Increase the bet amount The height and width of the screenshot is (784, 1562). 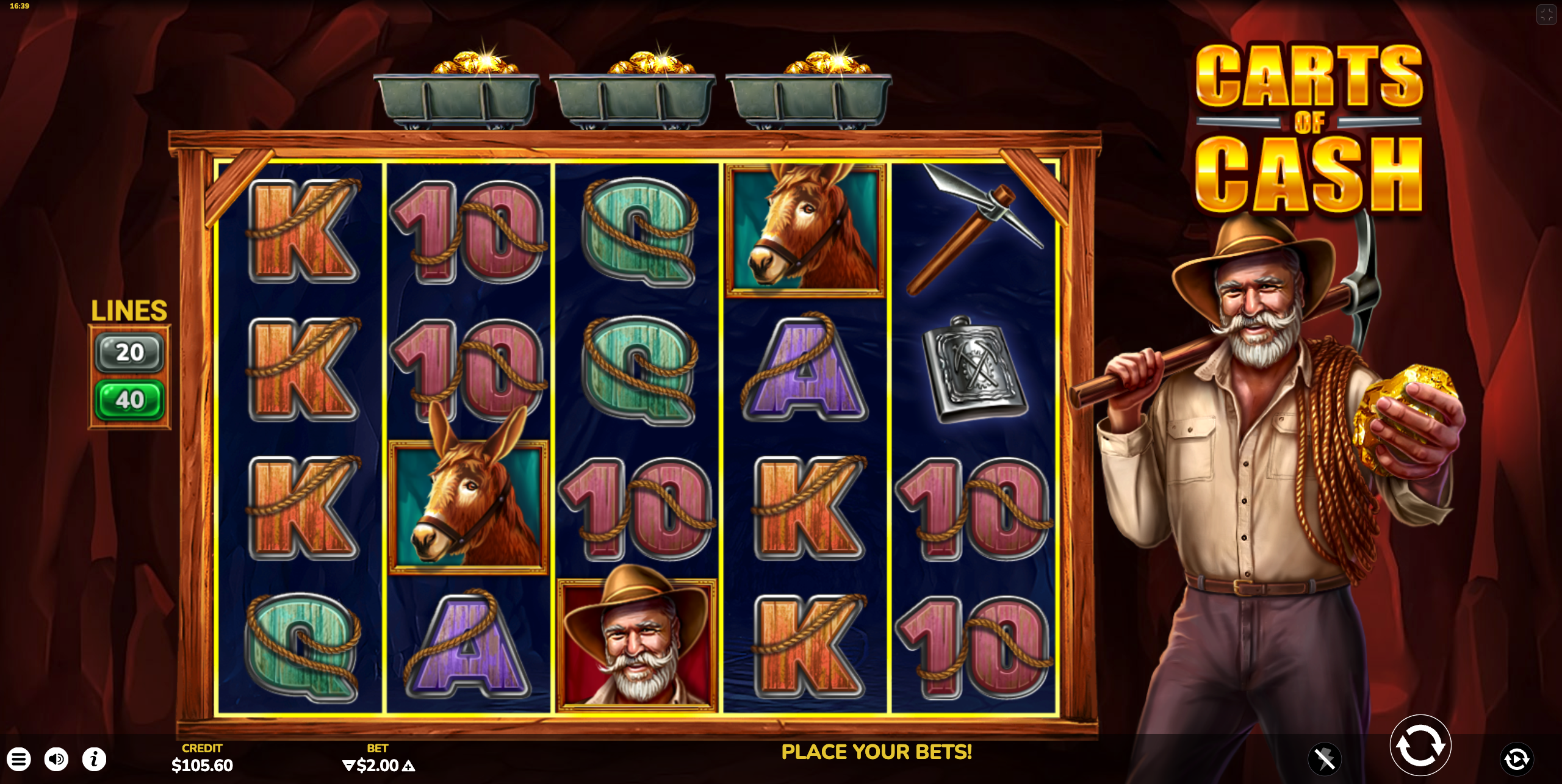408,766
